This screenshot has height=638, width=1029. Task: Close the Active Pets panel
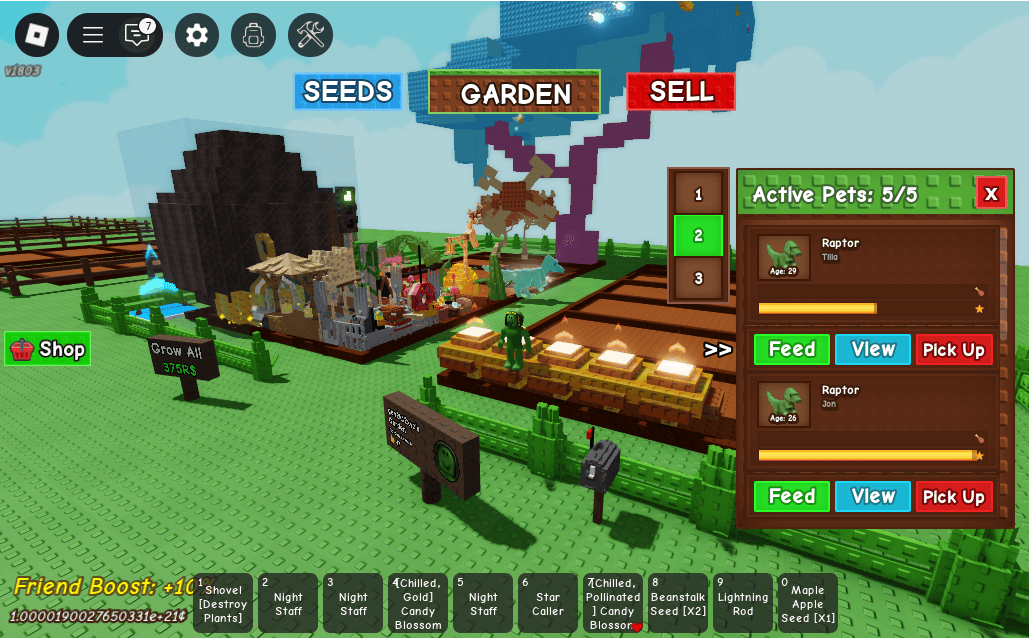(x=990, y=193)
